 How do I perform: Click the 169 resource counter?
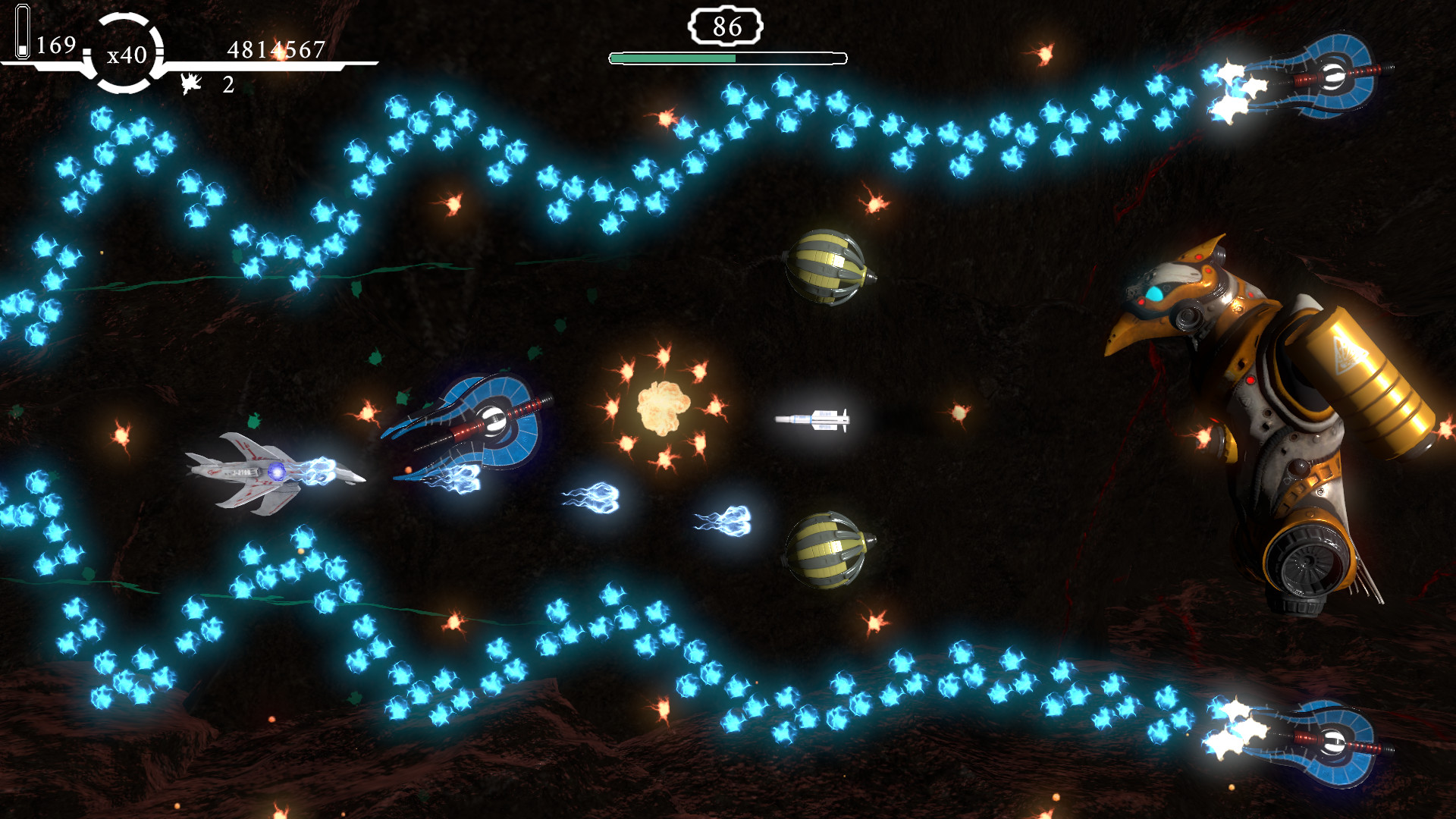point(55,45)
